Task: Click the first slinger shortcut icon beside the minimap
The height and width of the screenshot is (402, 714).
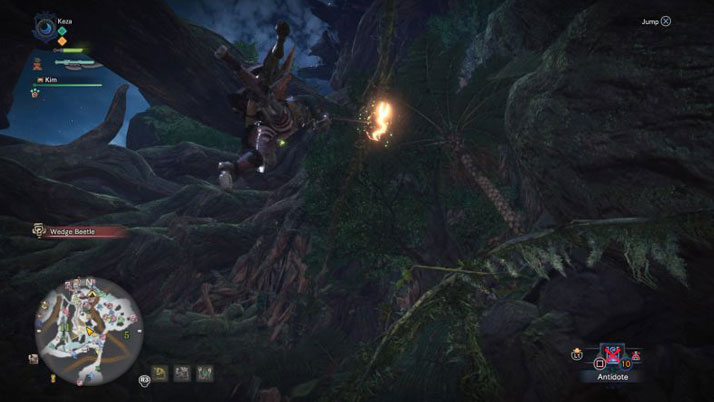Action: tap(160, 373)
